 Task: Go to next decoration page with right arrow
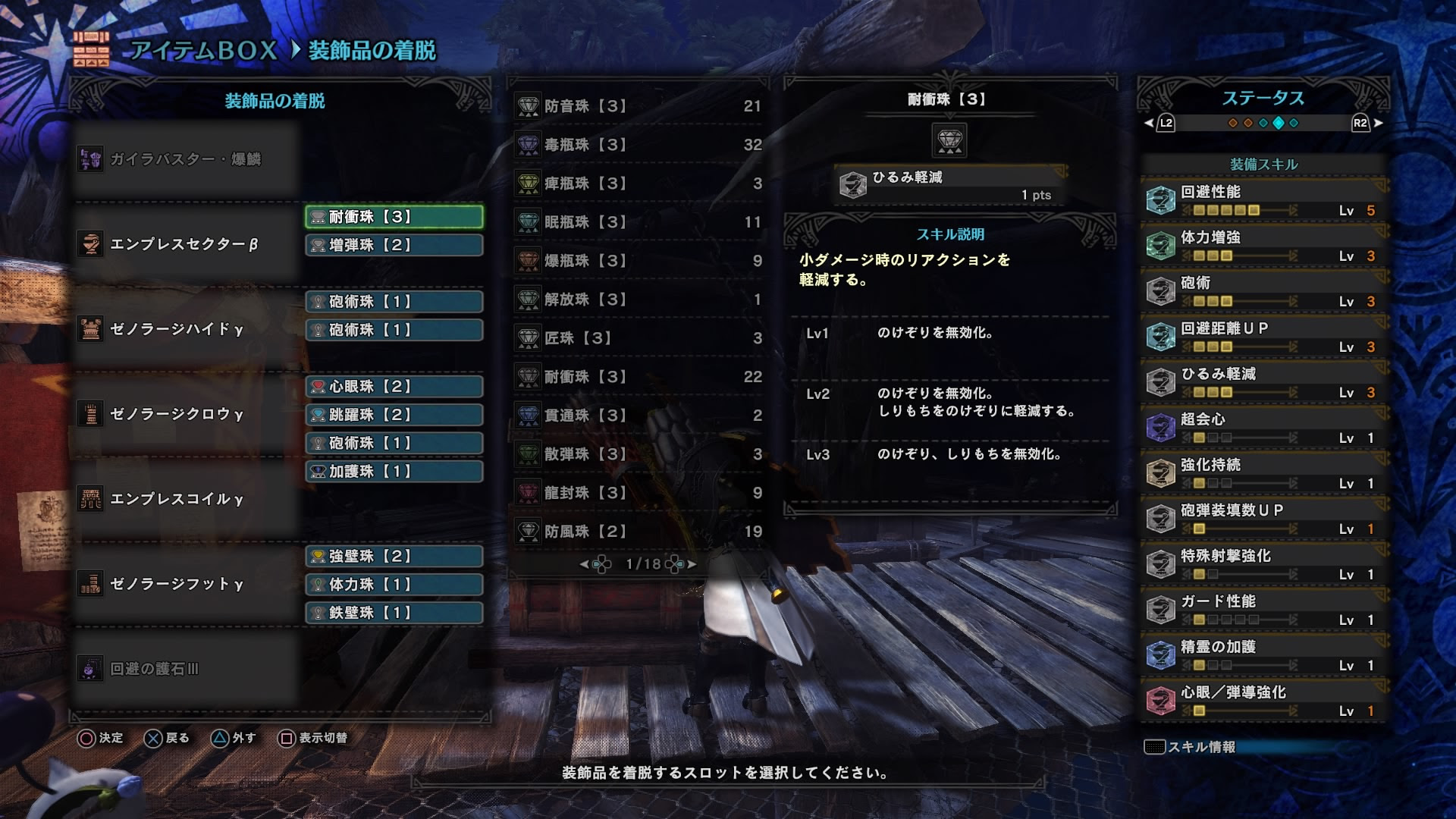pyautogui.click(x=691, y=563)
